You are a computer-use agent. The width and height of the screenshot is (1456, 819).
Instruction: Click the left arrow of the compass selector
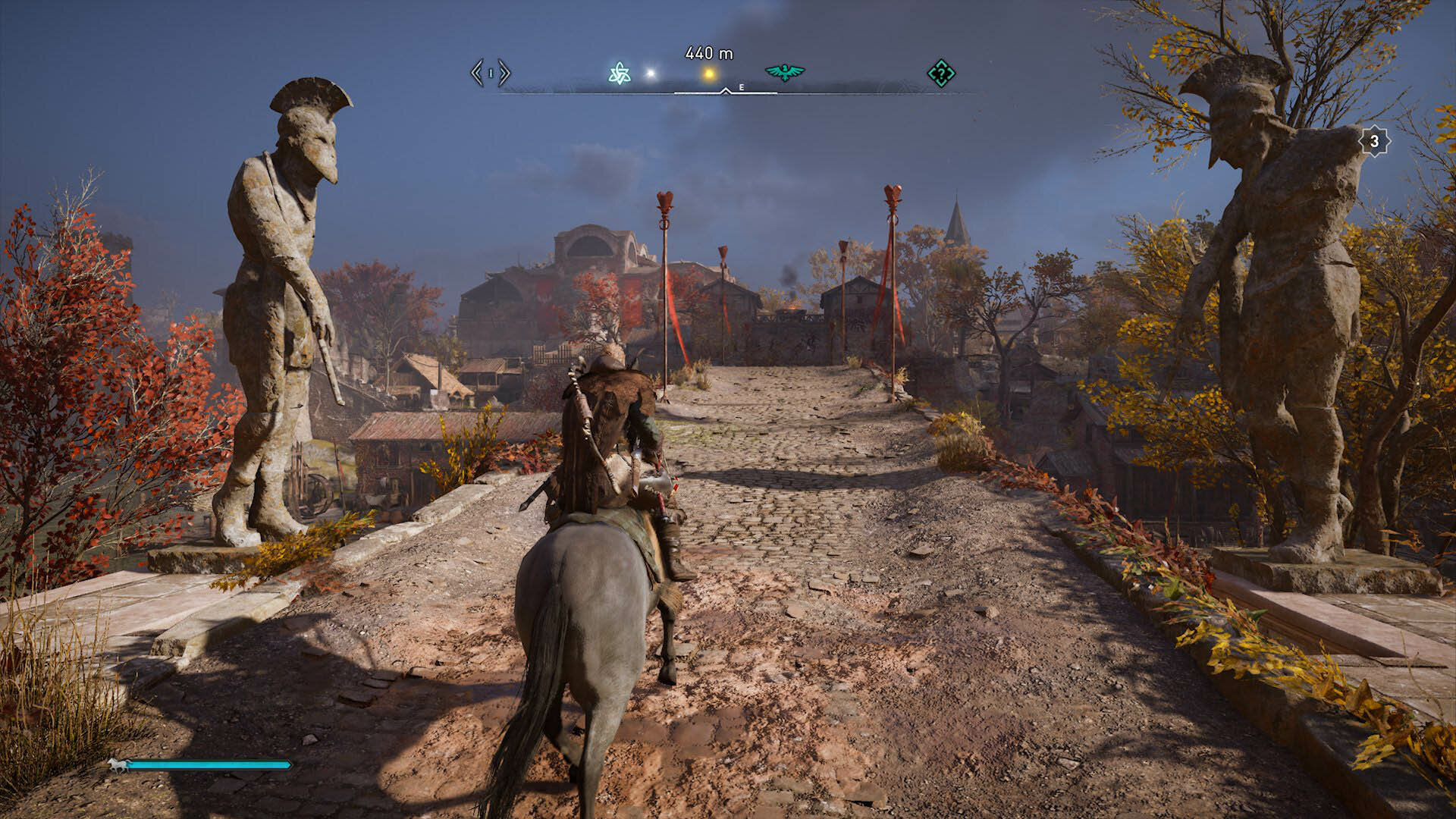click(x=476, y=74)
